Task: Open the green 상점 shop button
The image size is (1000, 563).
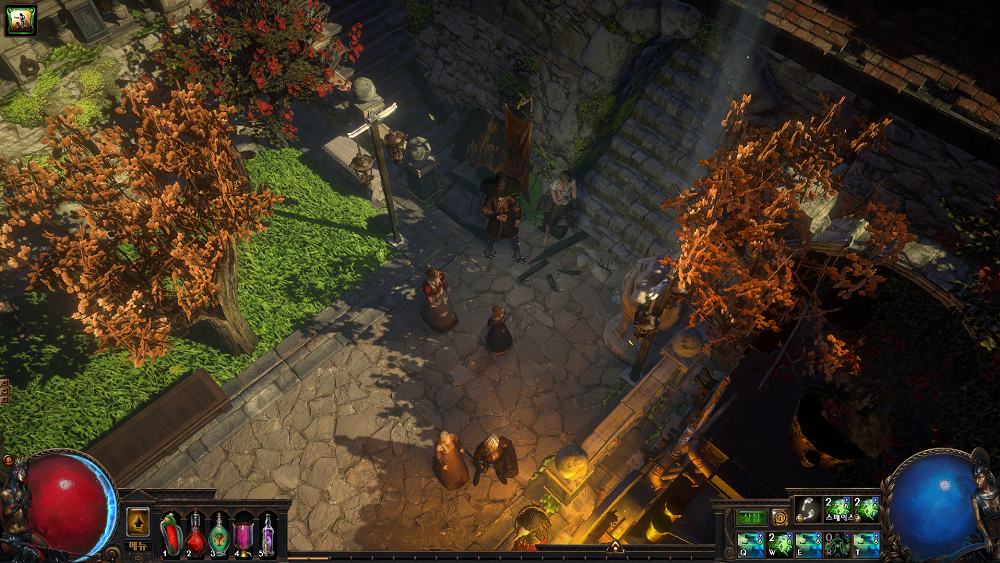Action: pos(751,517)
